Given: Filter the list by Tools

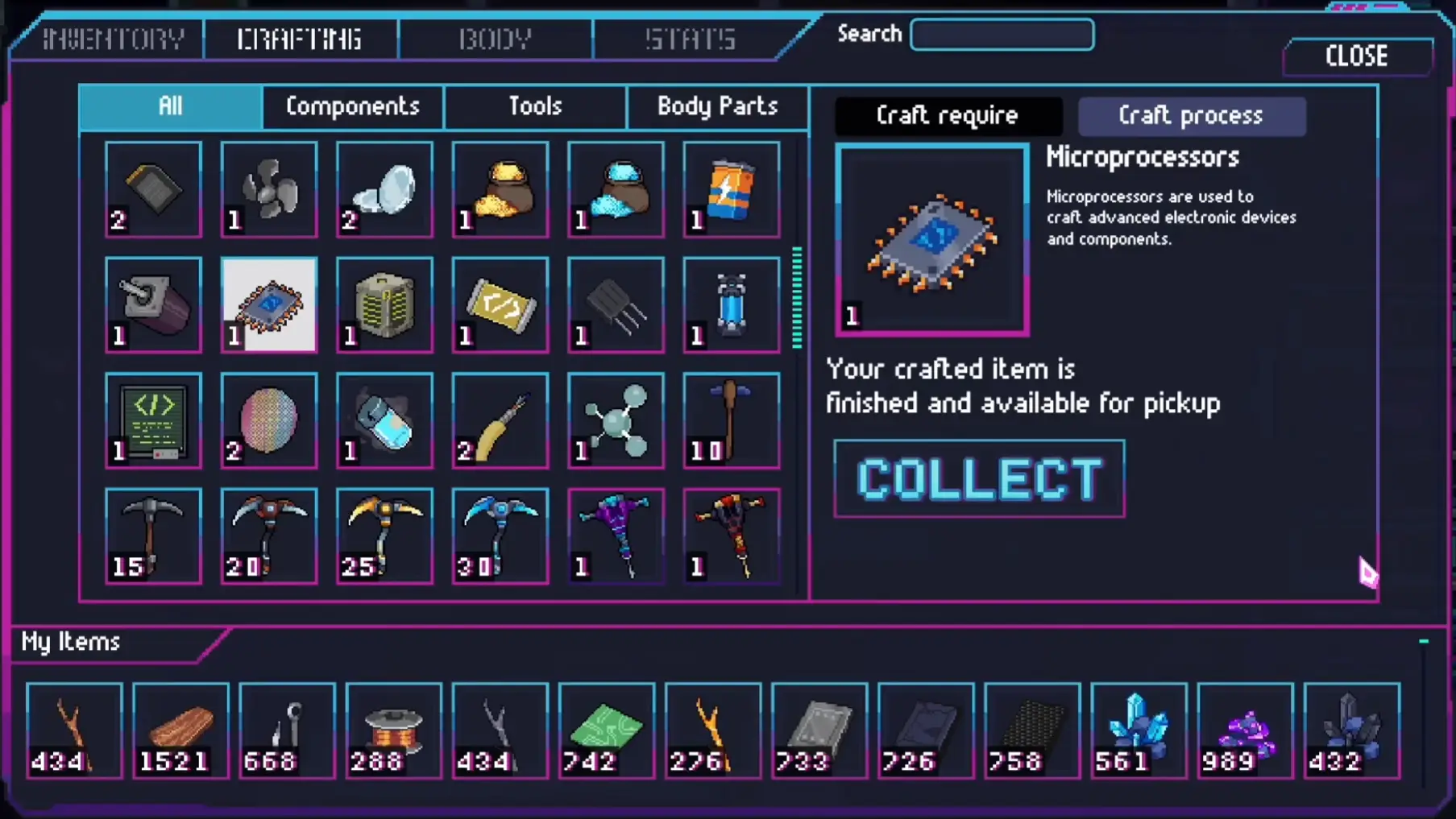Looking at the screenshot, I should 535,106.
